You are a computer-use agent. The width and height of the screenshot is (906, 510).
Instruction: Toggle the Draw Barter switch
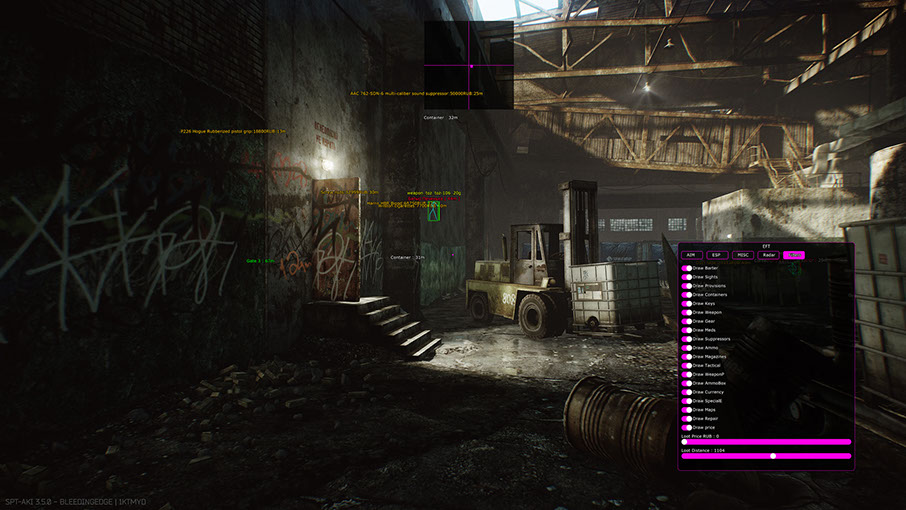tap(687, 268)
